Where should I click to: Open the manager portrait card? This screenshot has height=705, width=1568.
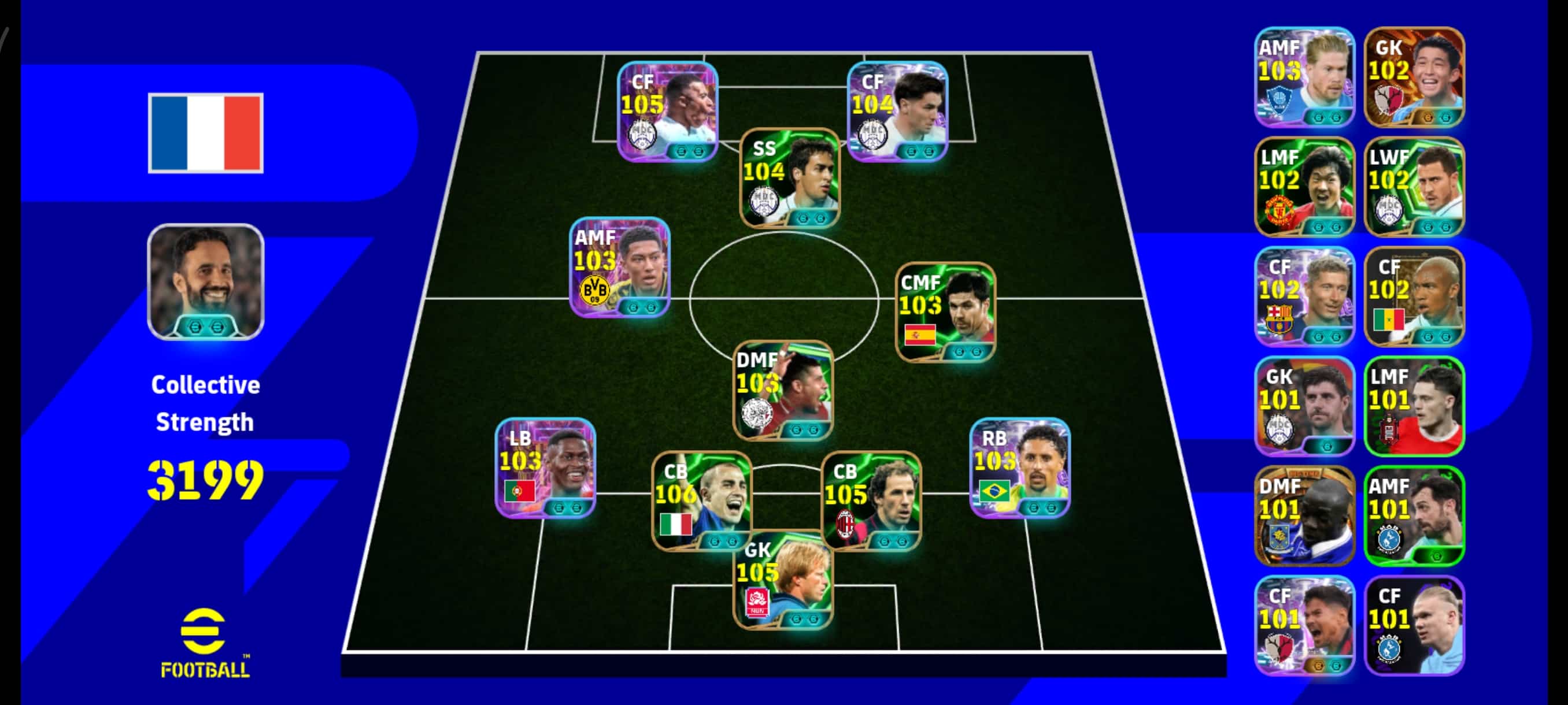point(206,281)
